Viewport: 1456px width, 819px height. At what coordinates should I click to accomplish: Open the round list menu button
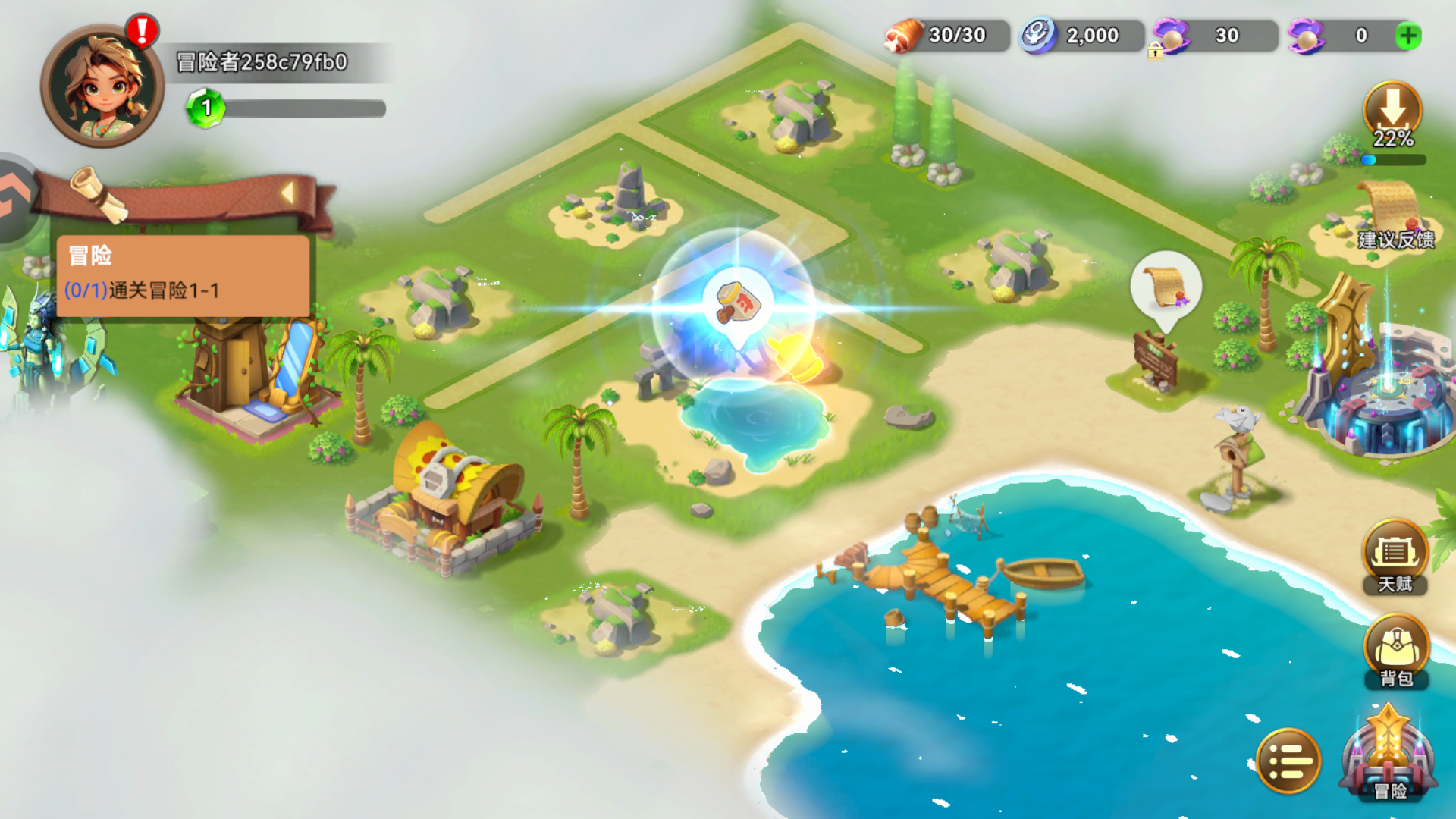[1288, 761]
